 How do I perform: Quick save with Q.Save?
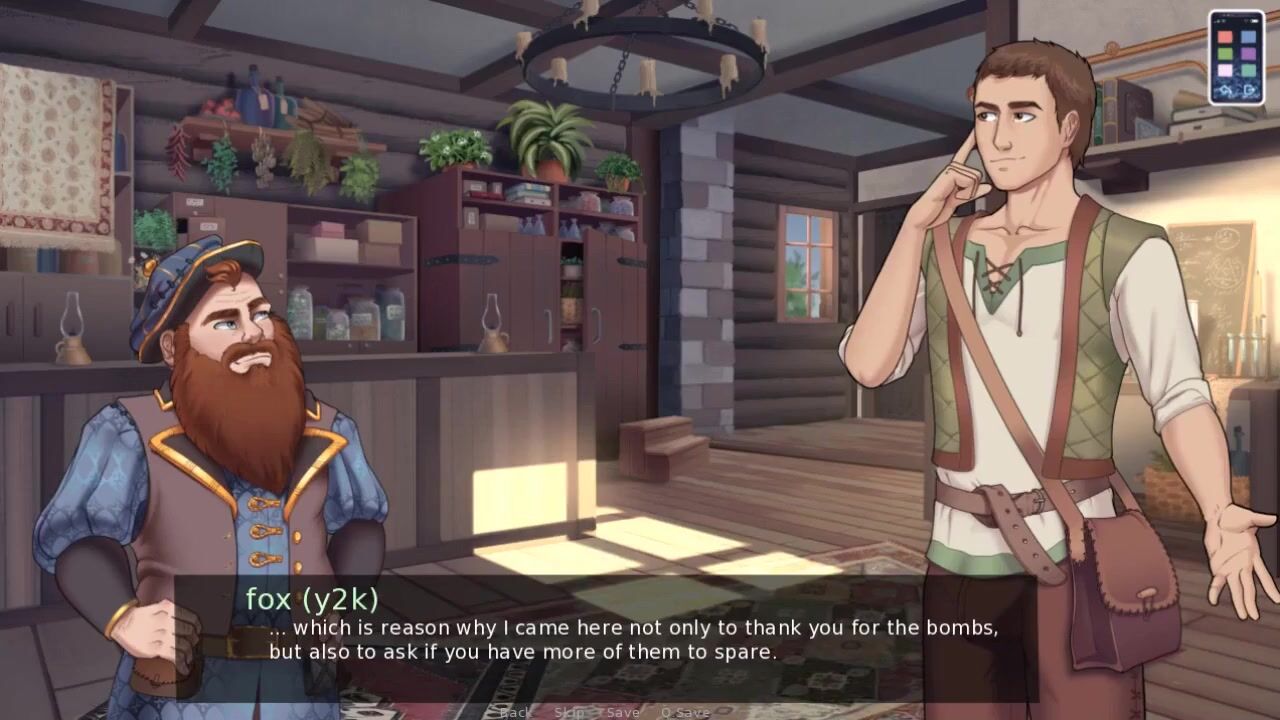click(x=686, y=712)
